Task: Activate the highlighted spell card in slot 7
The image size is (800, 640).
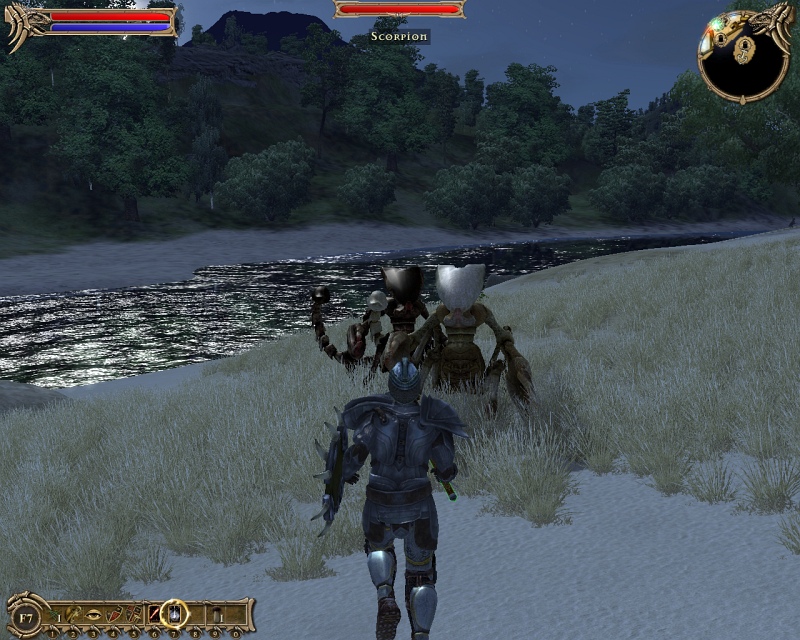Action: pyautogui.click(x=175, y=611)
